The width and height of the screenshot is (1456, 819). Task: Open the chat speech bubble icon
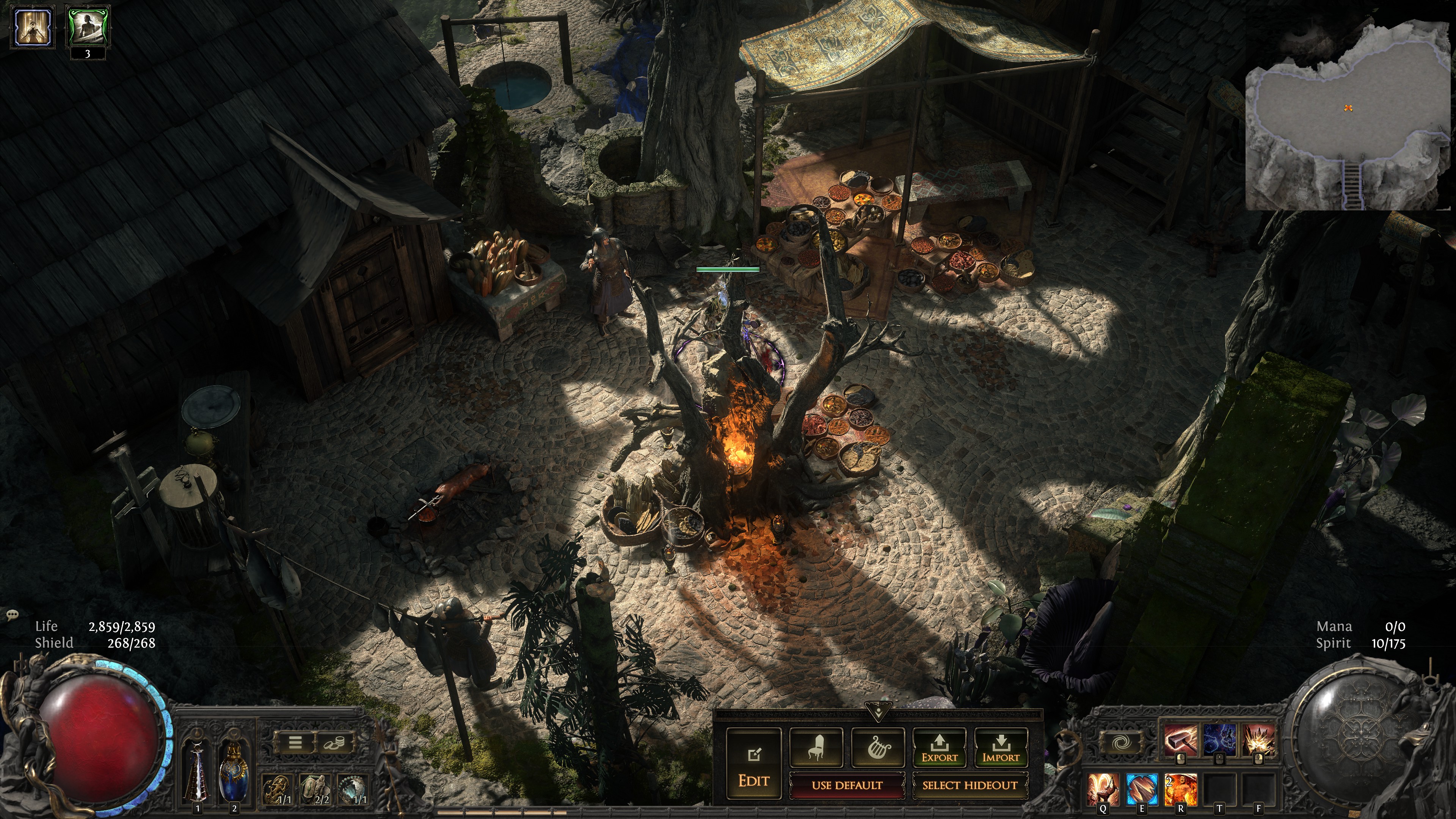(12, 614)
